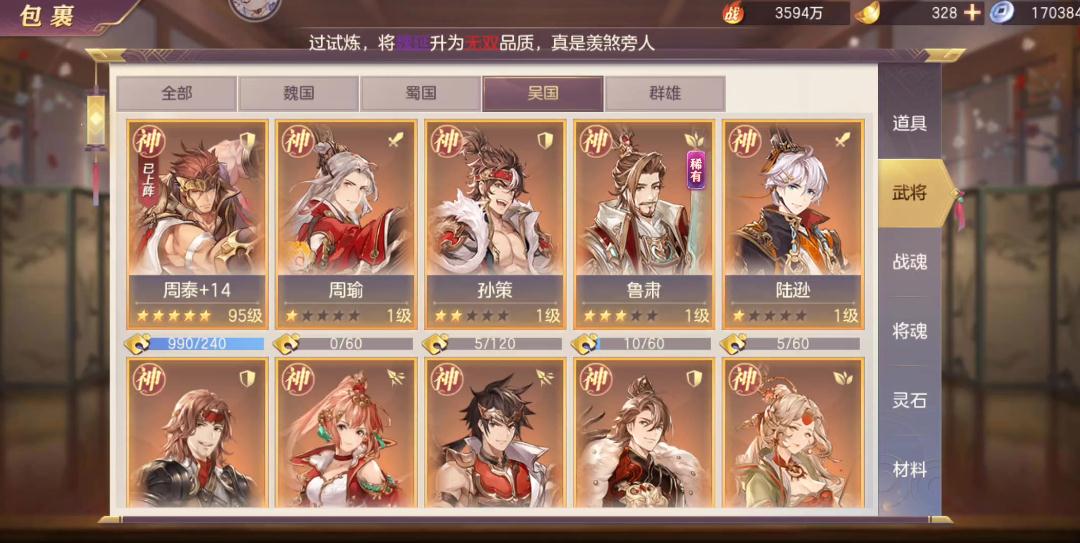
Task: Show the 材料 side category
Action: (909, 469)
